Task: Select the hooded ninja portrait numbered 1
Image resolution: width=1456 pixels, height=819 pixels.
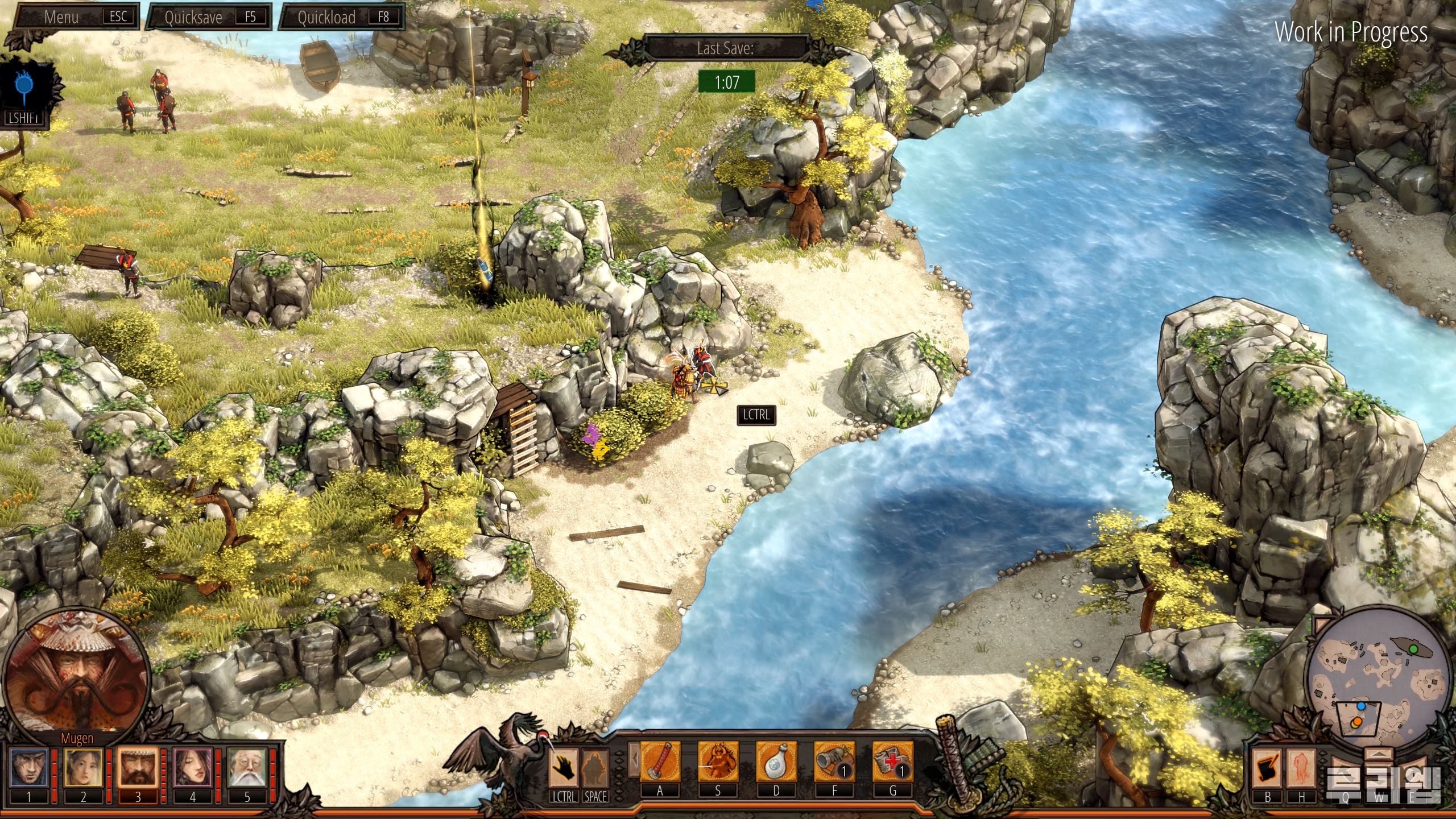Action: pyautogui.click(x=29, y=767)
